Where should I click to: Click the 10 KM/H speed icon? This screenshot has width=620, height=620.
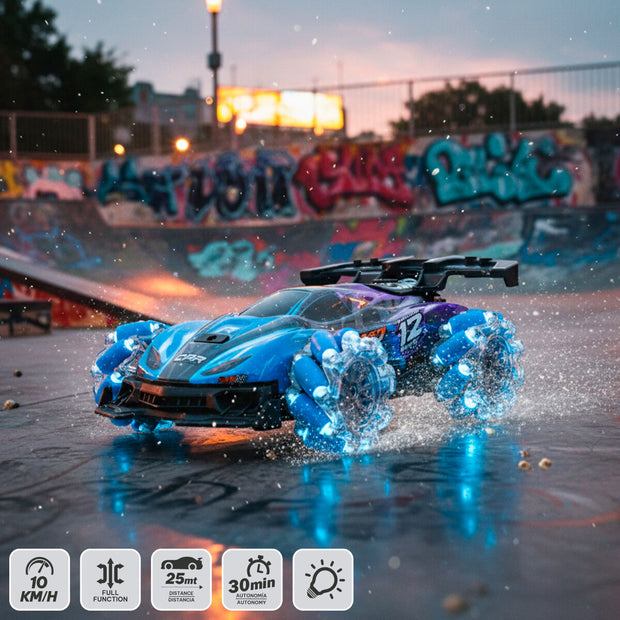(40, 579)
